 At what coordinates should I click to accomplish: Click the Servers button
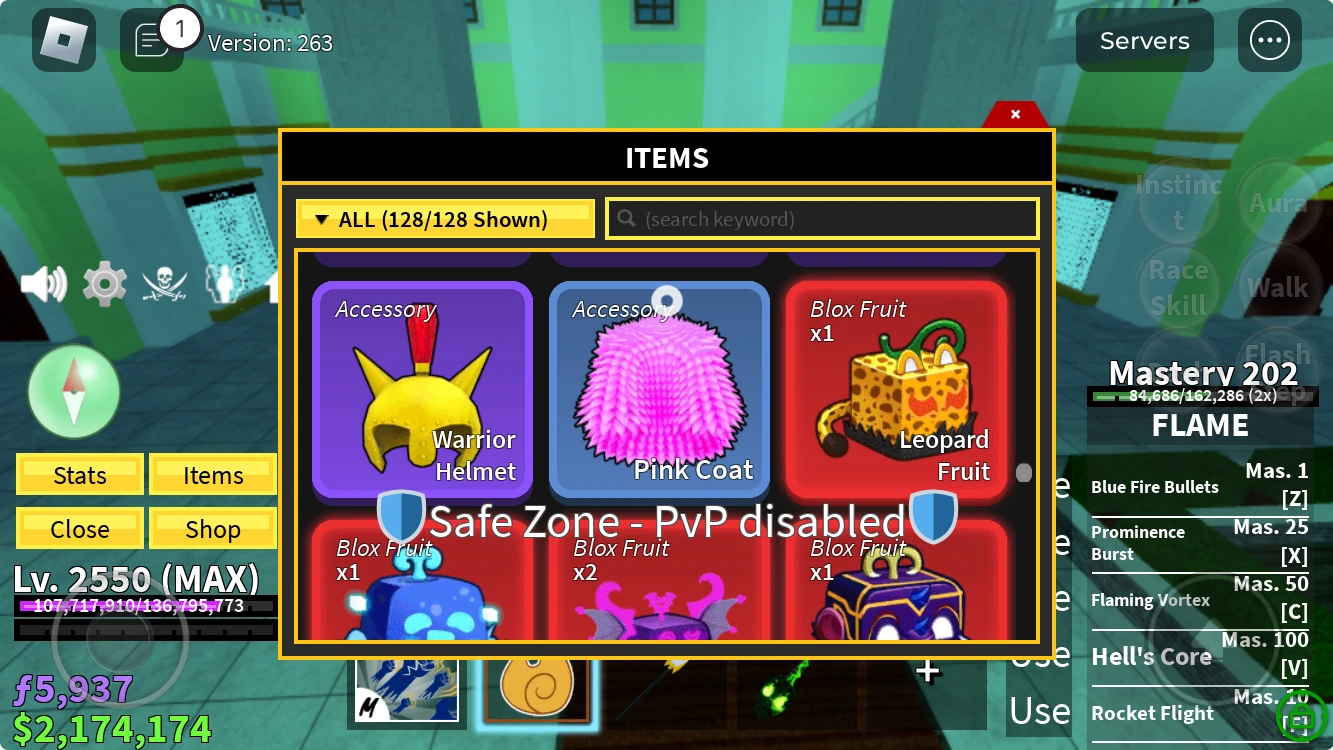click(1143, 40)
